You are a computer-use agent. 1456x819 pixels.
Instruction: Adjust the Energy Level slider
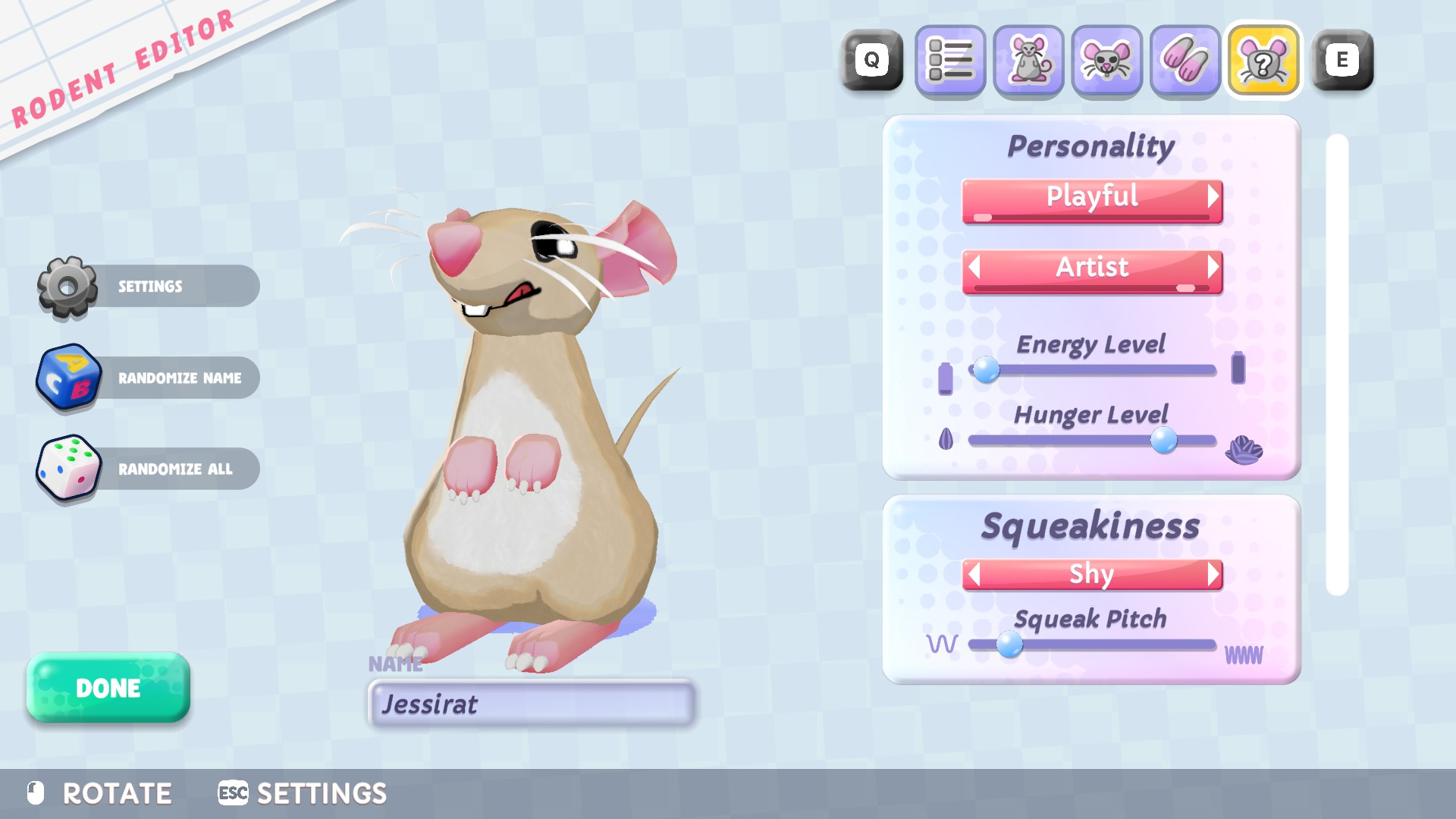pyautogui.click(x=987, y=370)
